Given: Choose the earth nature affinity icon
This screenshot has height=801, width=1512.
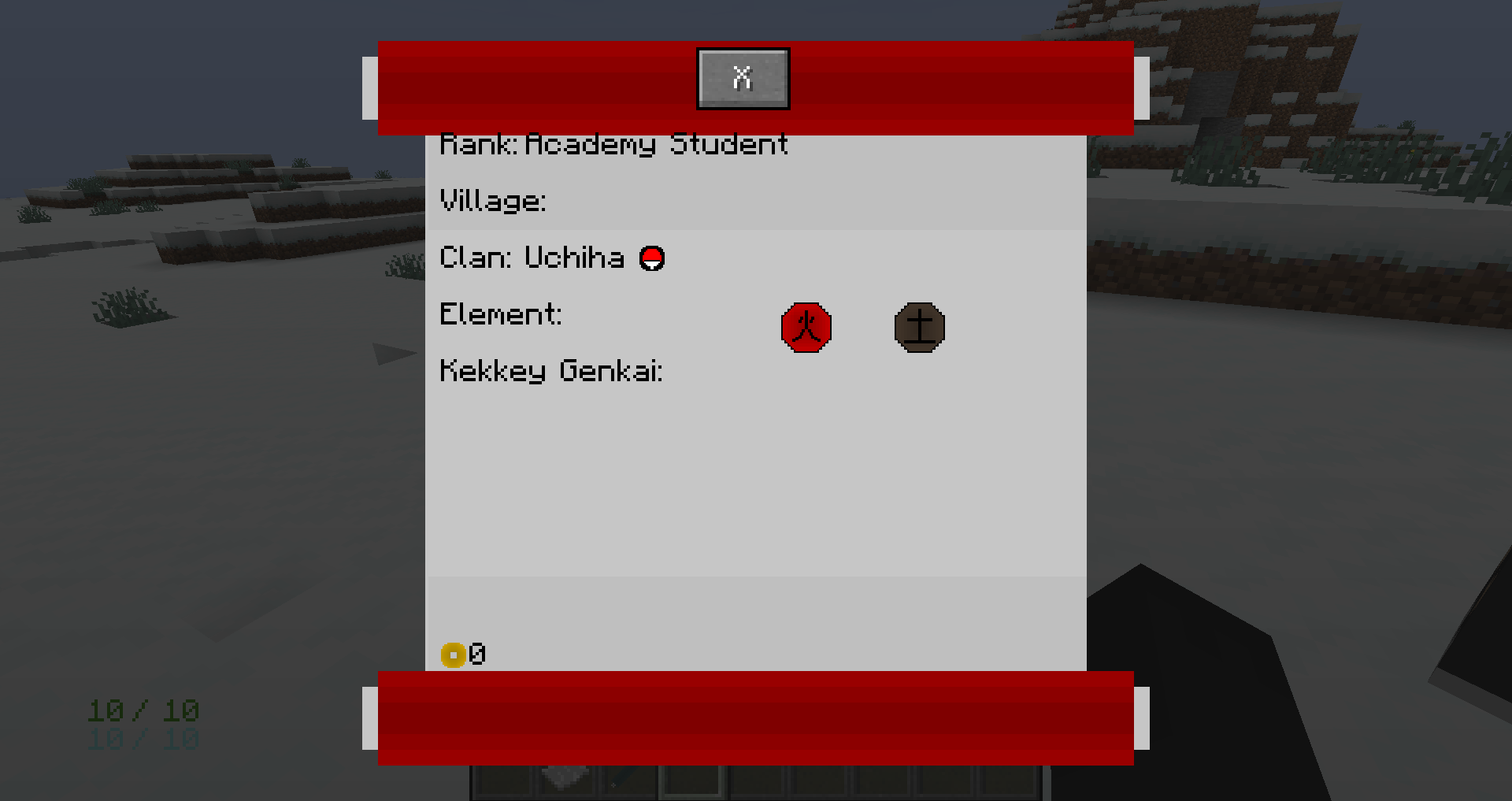Looking at the screenshot, I should coord(919,327).
